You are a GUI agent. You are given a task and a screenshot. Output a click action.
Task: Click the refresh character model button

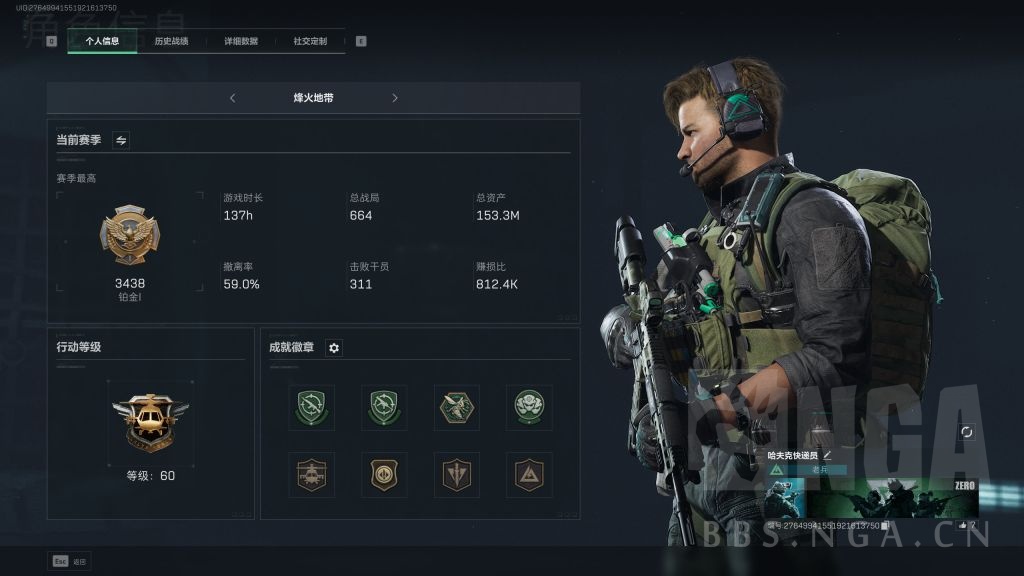966,432
